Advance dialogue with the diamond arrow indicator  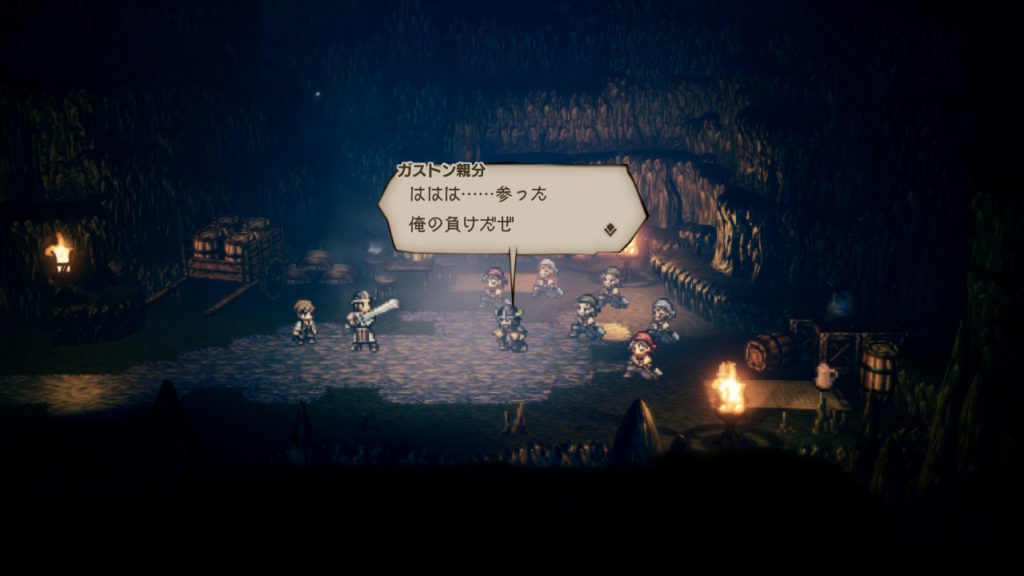tap(610, 229)
